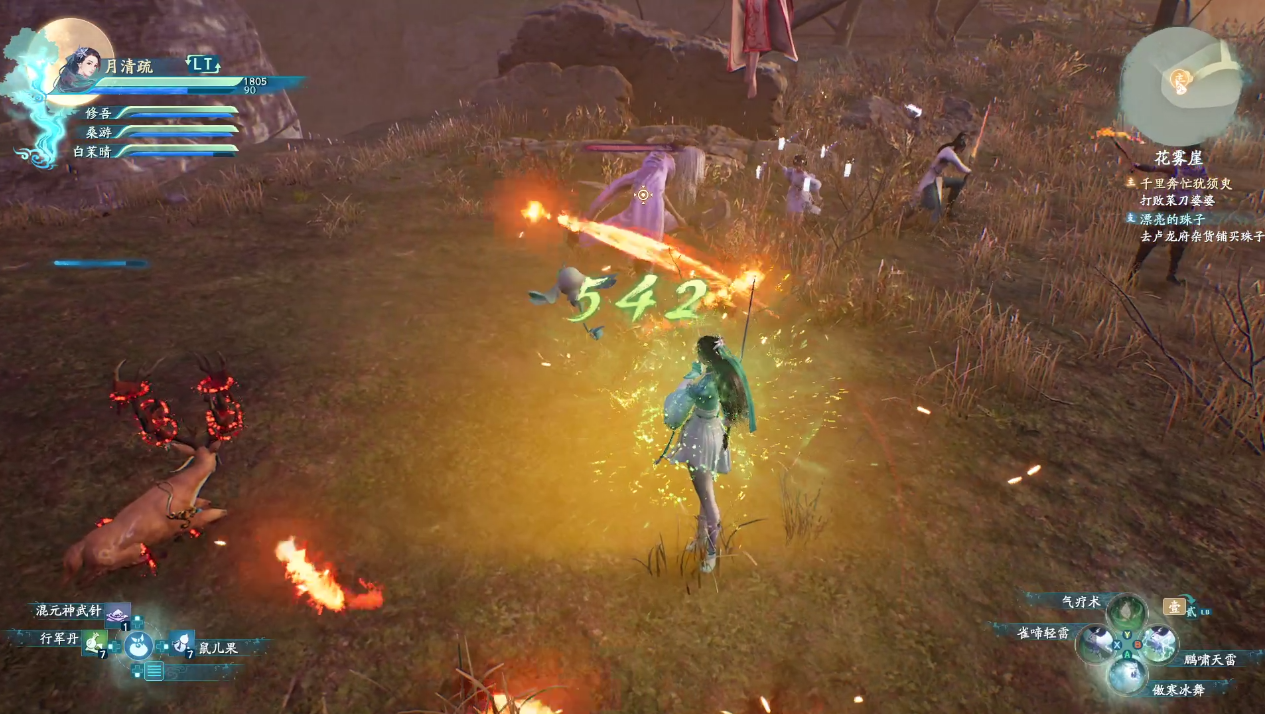1265x714 pixels.
Task: Cast the 气疗术 healing skill
Action: click(x=1126, y=609)
